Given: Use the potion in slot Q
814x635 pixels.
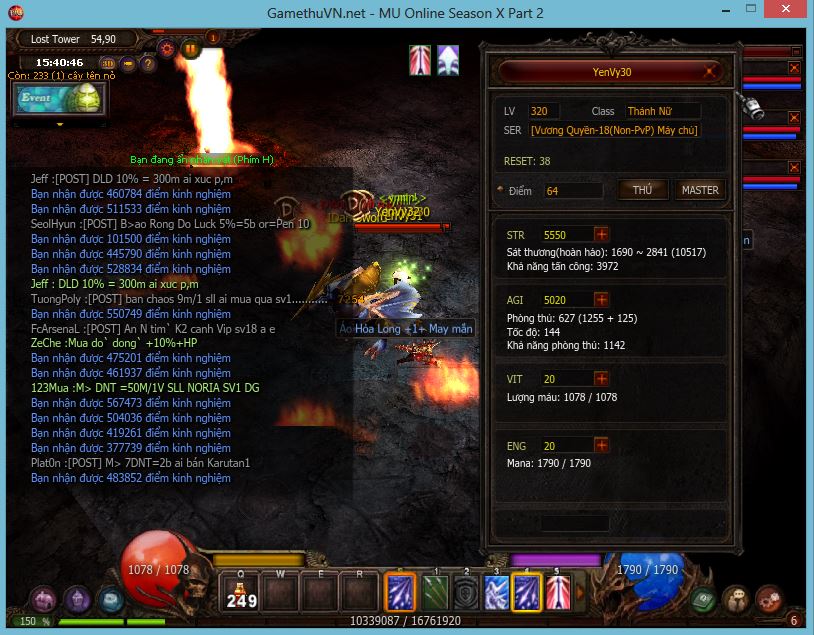Looking at the screenshot, I should 241,592.
